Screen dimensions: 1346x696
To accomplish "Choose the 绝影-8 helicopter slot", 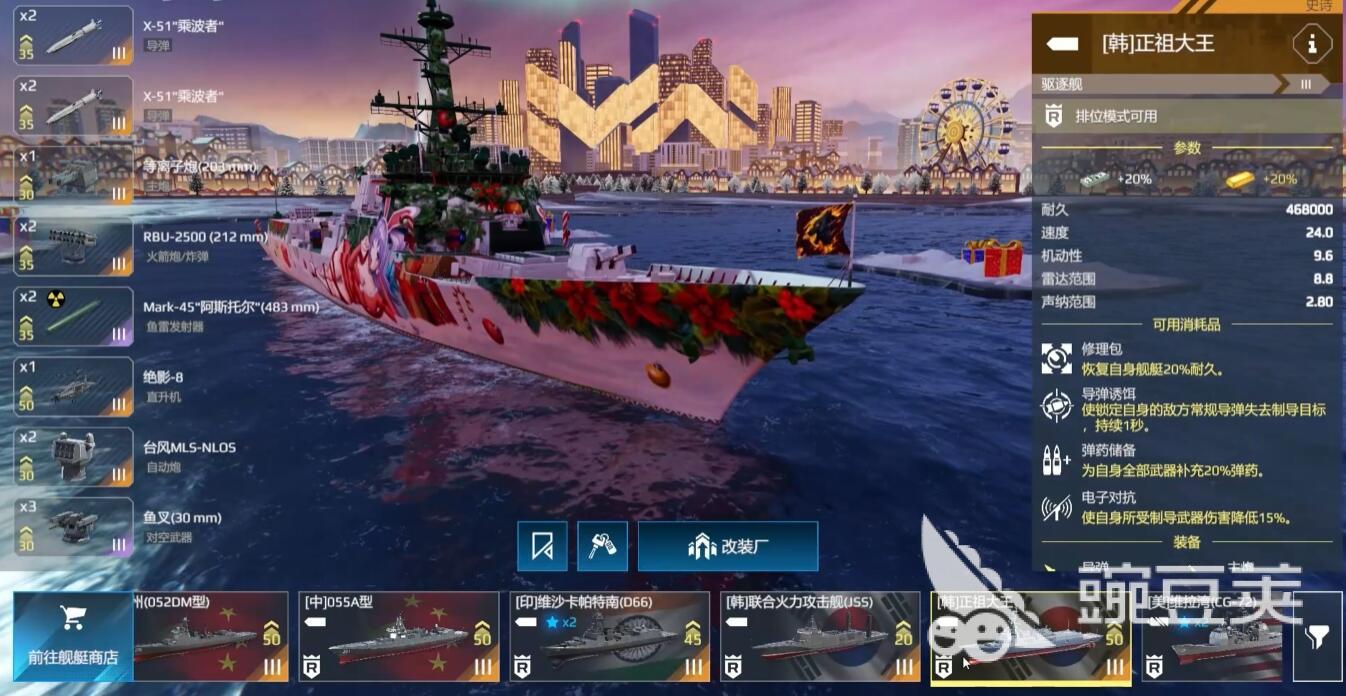I will [x=73, y=386].
